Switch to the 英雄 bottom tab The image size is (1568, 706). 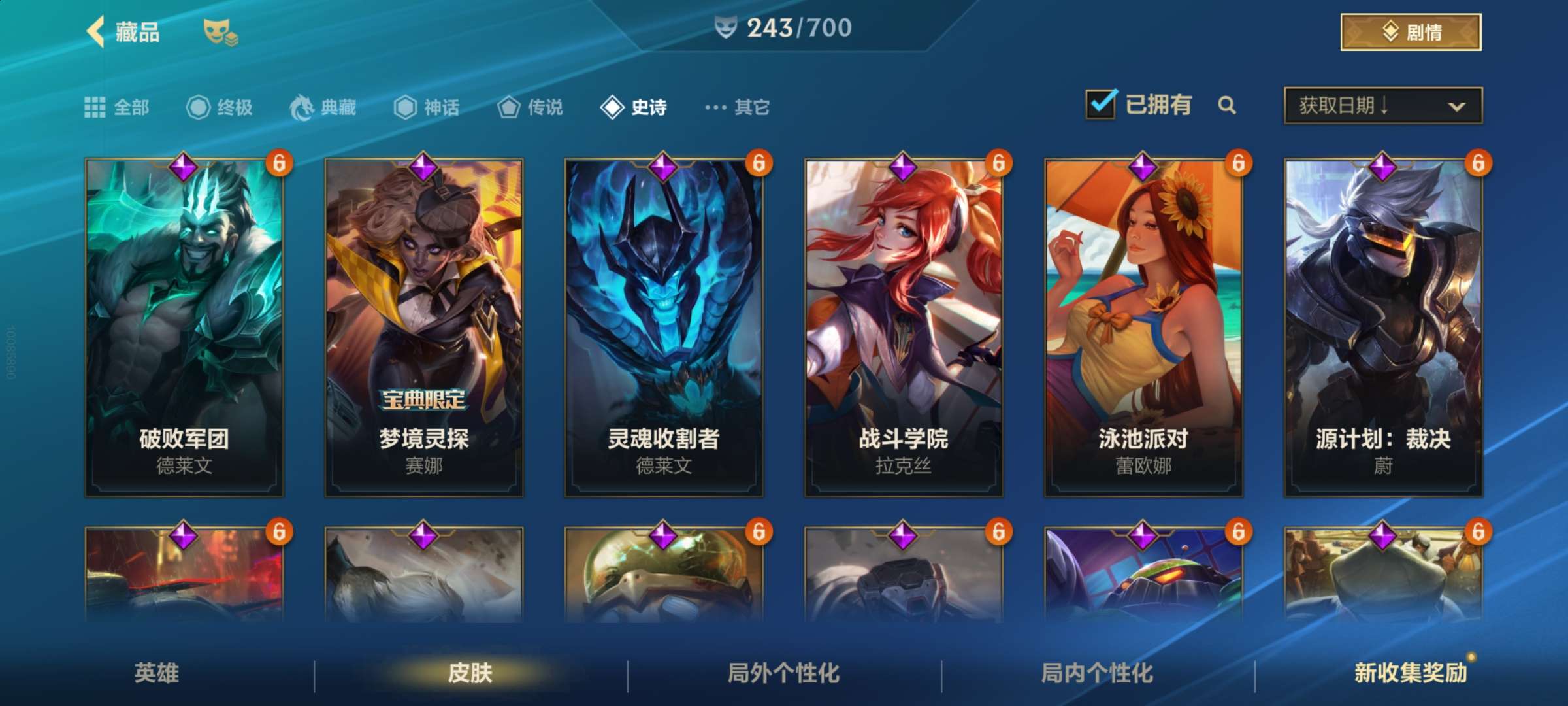157,673
